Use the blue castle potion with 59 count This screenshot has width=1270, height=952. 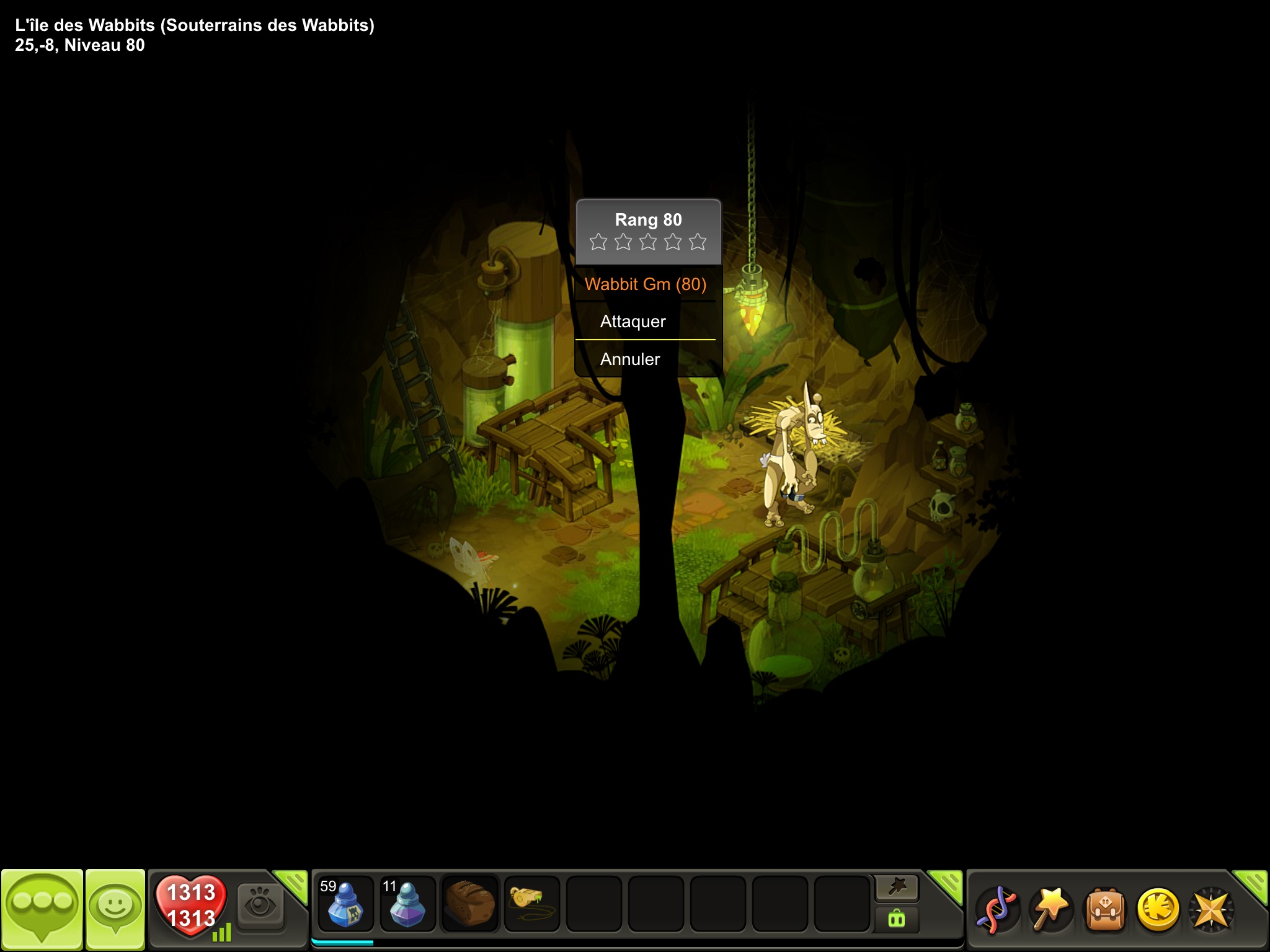tap(345, 904)
